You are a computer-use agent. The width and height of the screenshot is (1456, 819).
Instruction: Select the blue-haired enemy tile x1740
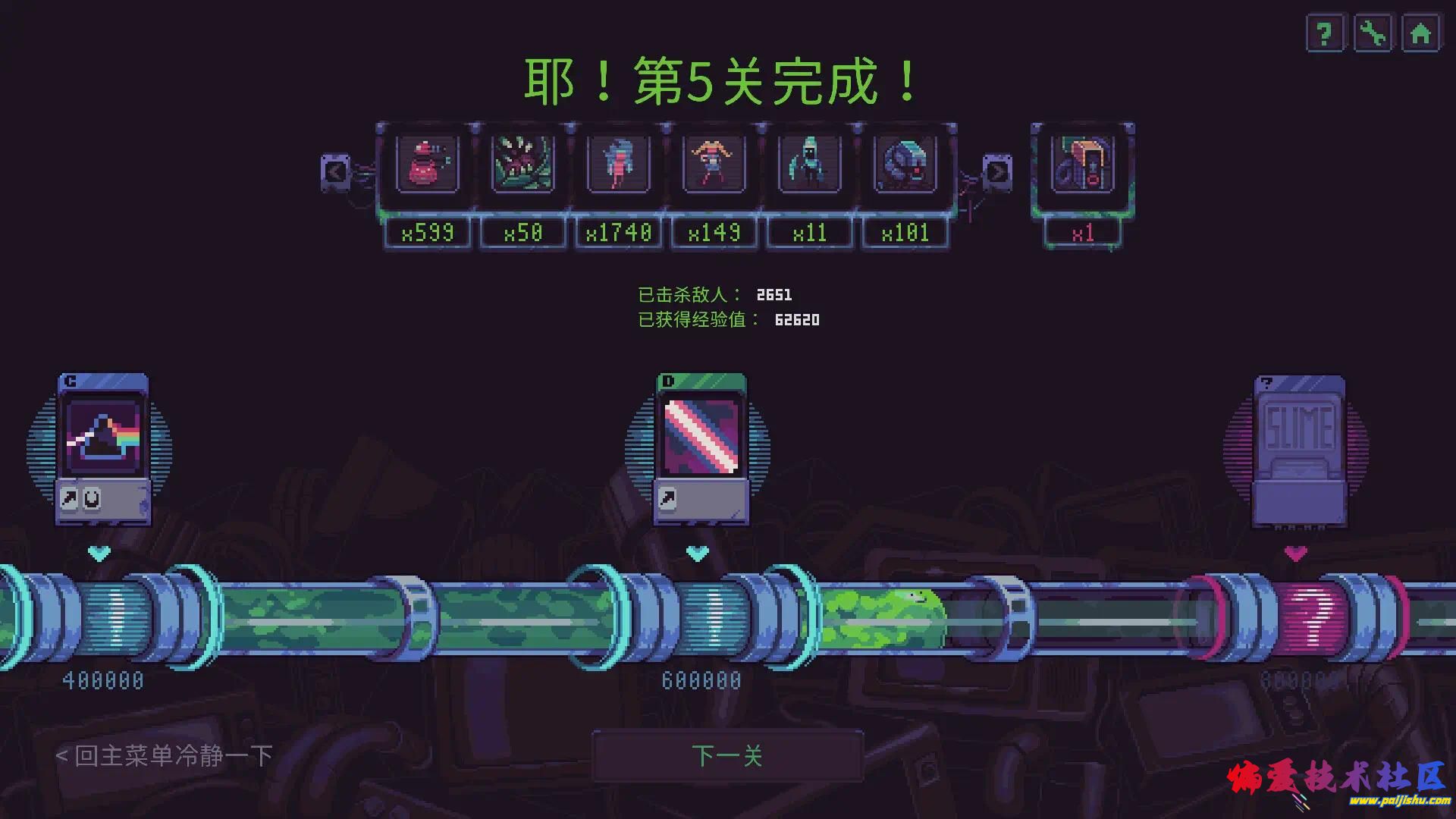(619, 164)
